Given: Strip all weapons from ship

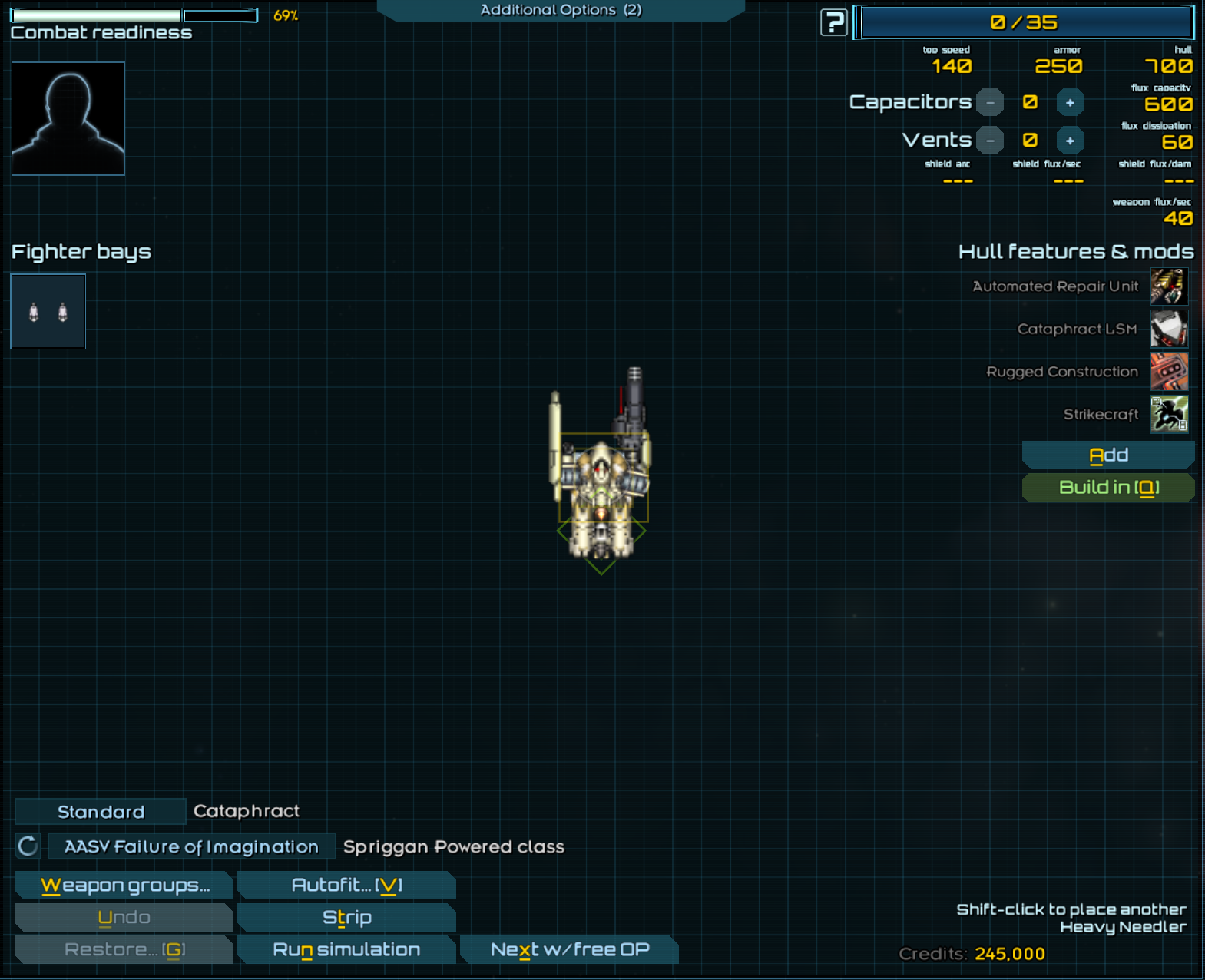Looking at the screenshot, I should click(x=346, y=918).
